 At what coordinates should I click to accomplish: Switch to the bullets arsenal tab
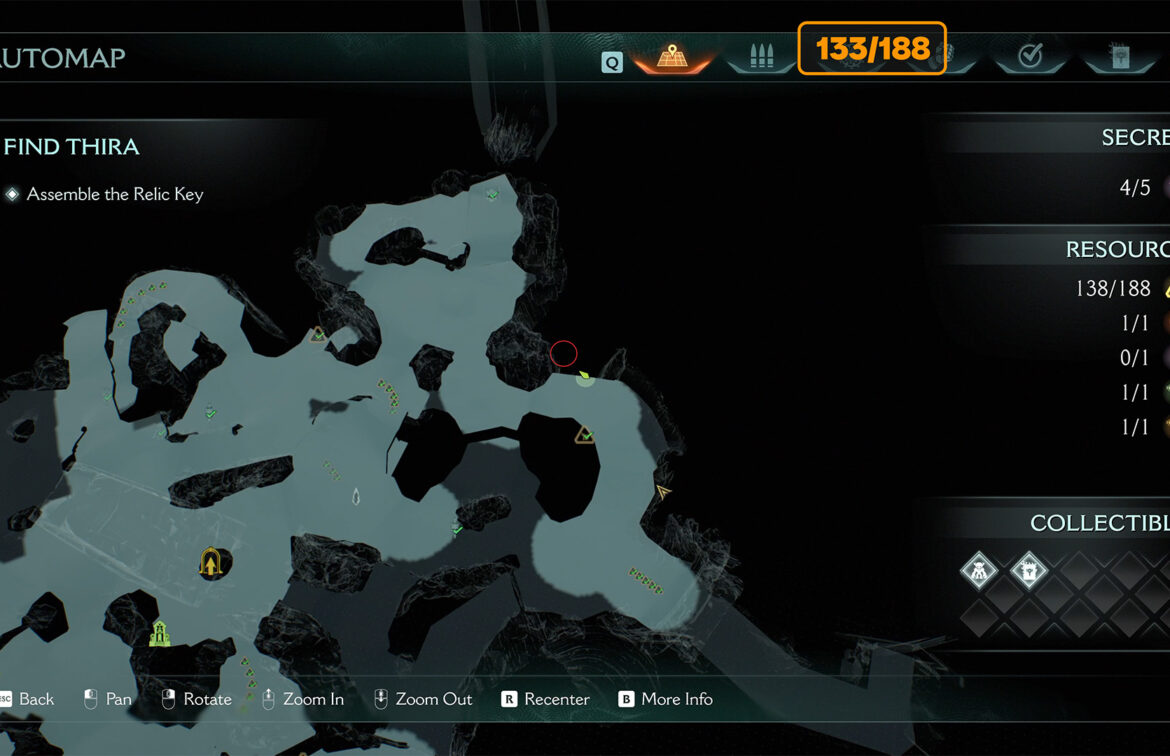[760, 58]
